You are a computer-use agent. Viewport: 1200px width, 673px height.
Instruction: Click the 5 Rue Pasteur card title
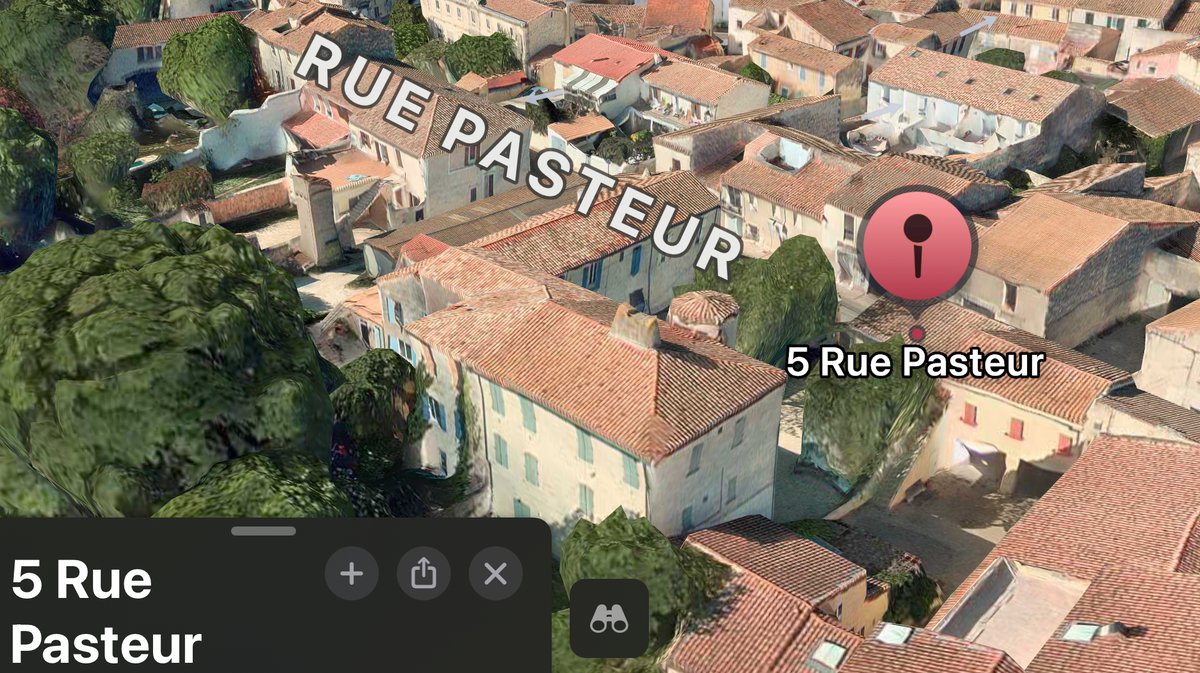coord(105,612)
